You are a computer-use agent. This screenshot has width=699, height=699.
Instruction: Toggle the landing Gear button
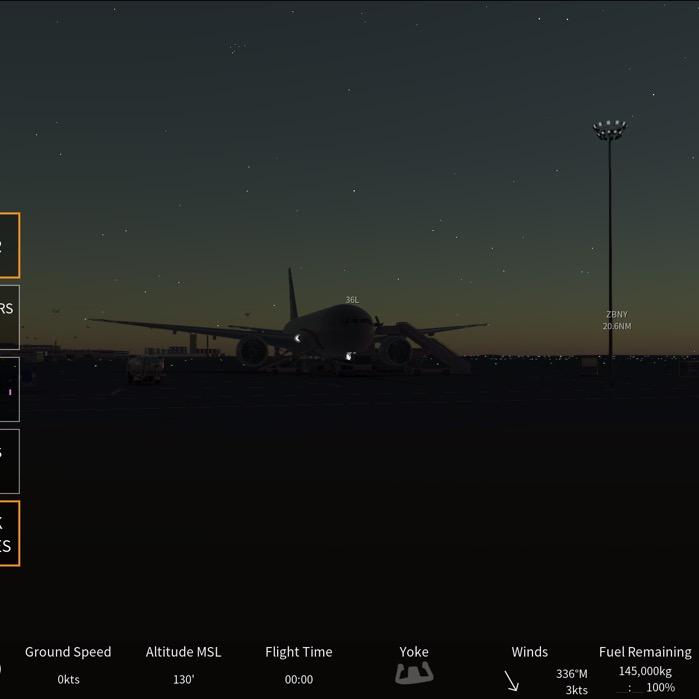pyautogui.click(x=8, y=245)
